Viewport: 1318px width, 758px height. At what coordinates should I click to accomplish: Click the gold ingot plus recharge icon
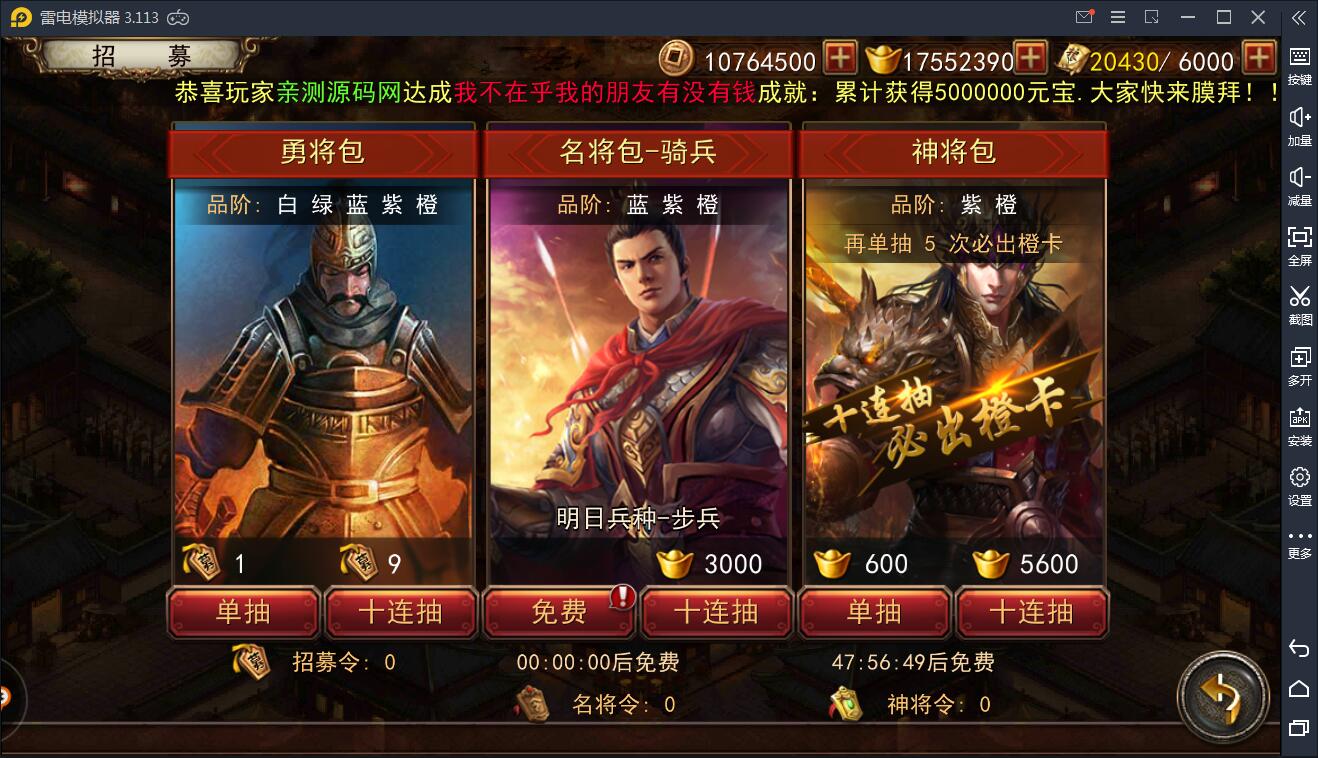tap(1030, 59)
